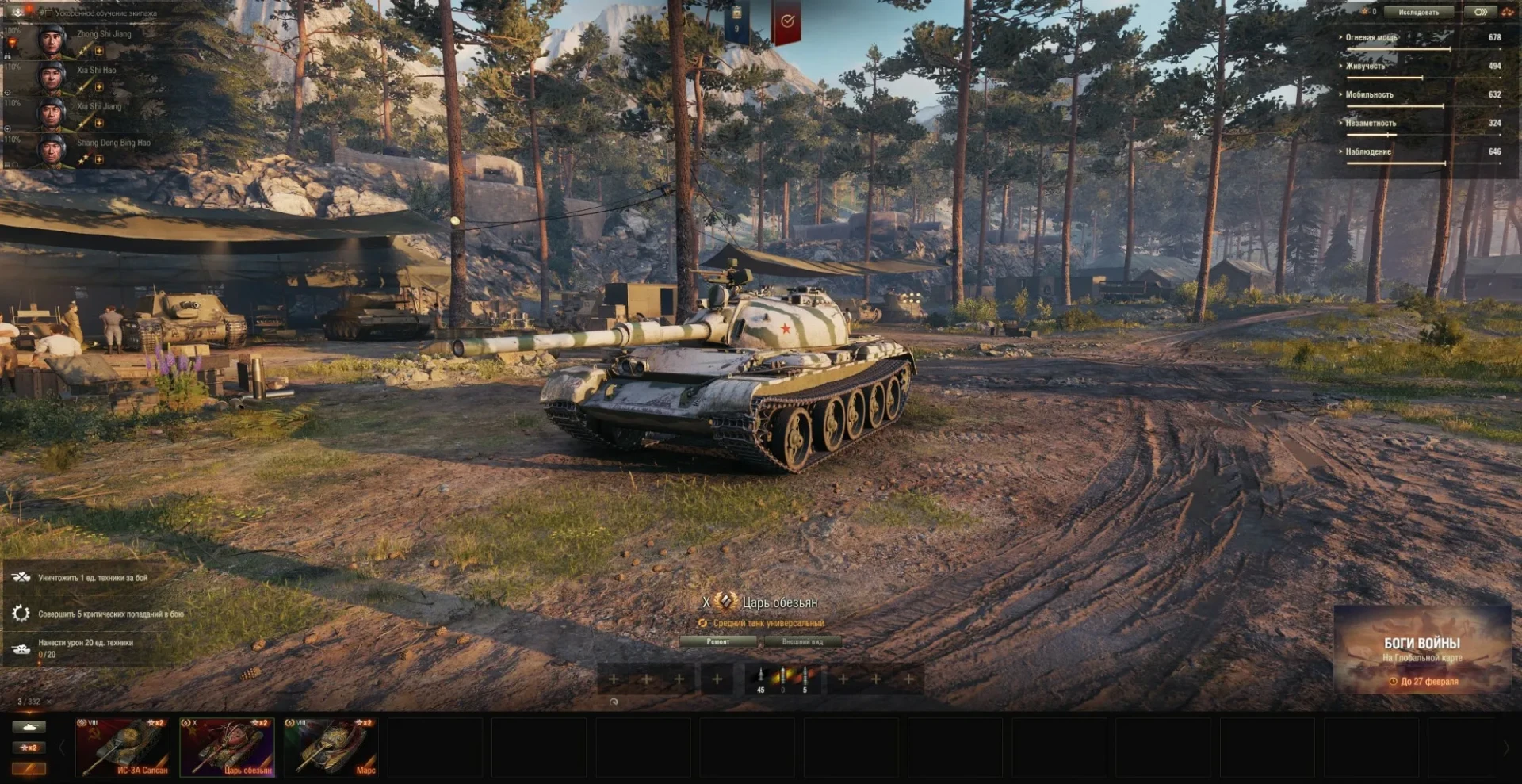This screenshot has height=784, width=1522.
Task: Open the ammunition shells loadout panel
Action: click(782, 679)
